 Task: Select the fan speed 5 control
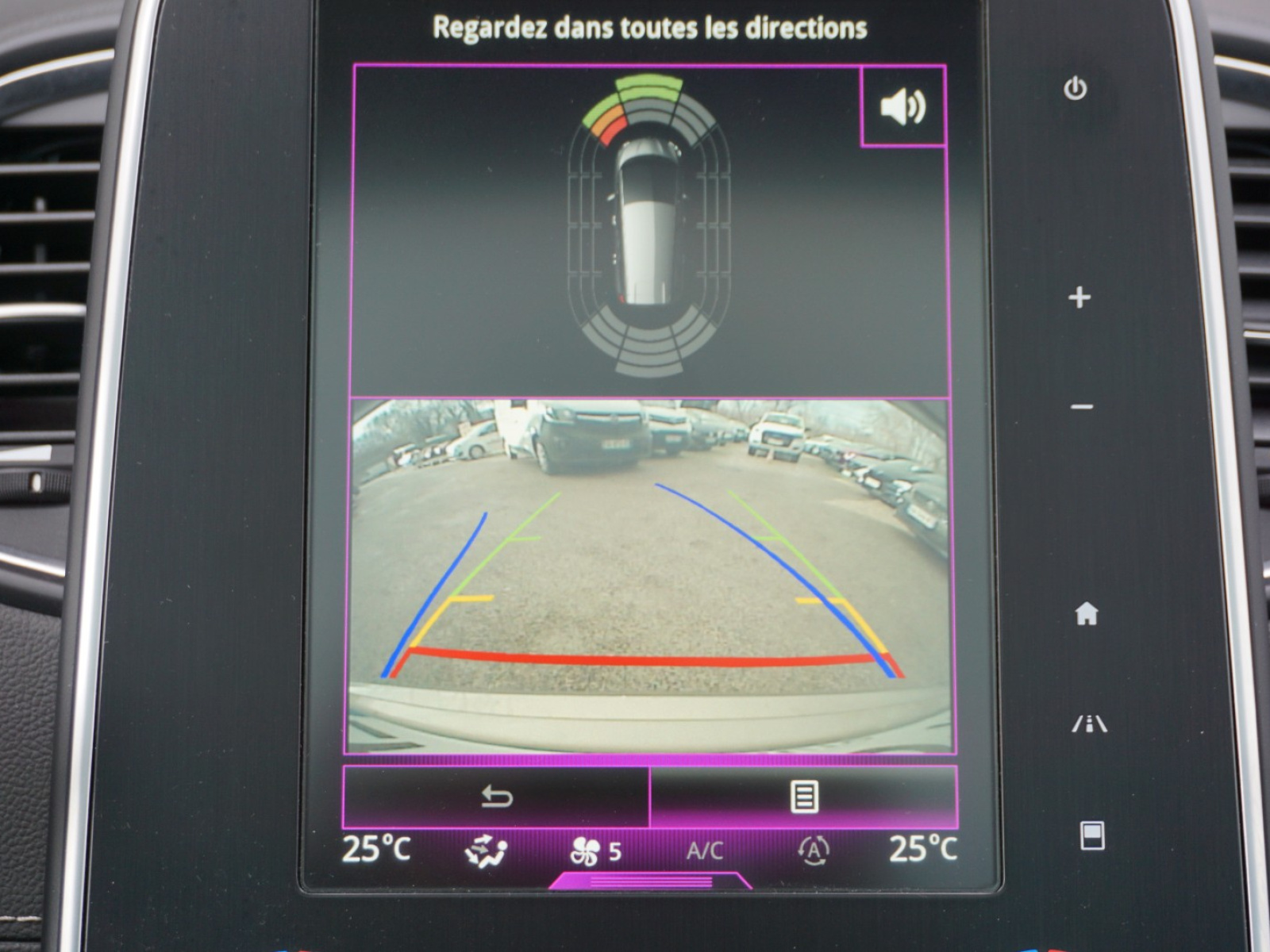(595, 852)
